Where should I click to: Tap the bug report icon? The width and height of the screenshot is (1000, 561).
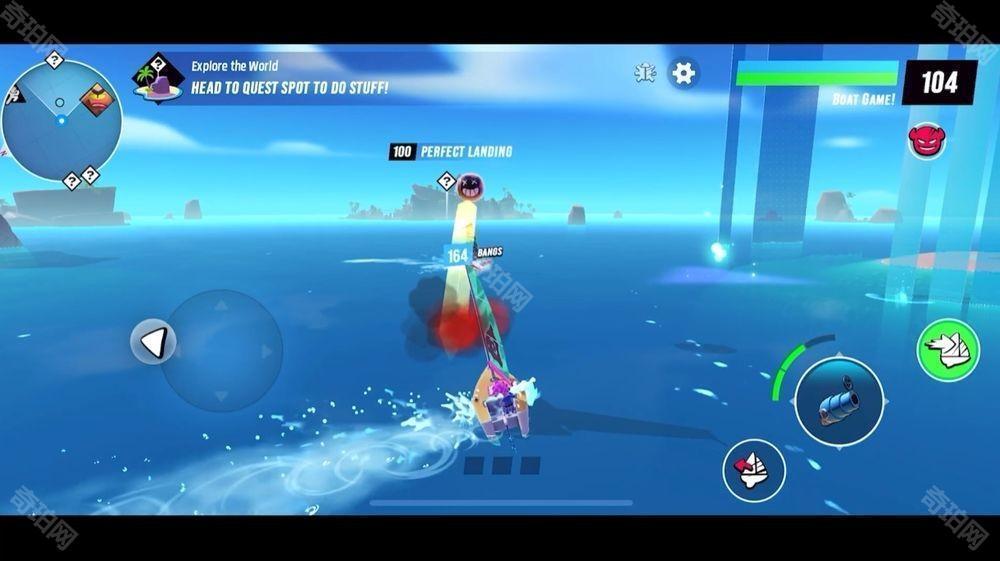click(x=646, y=73)
